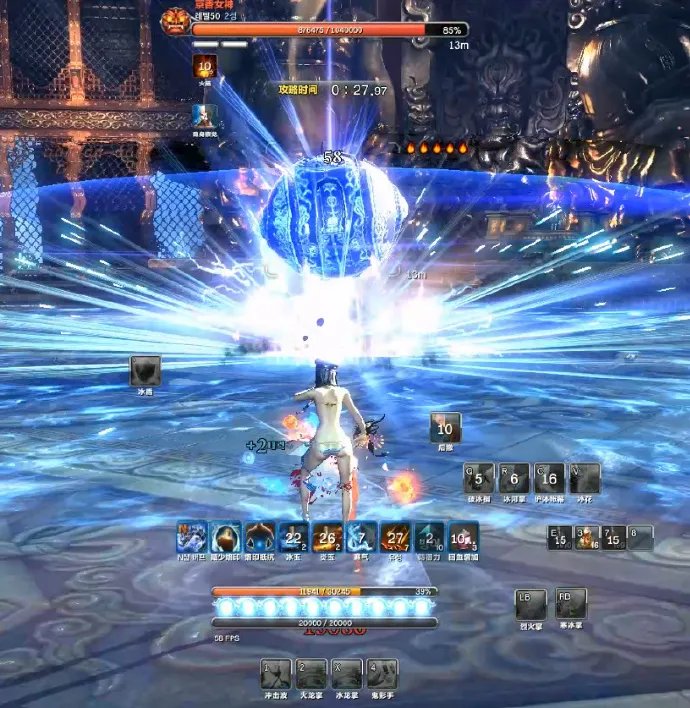The width and height of the screenshot is (690, 708).
Task: Click the standalone buff icon showing 10
Action: click(445, 427)
